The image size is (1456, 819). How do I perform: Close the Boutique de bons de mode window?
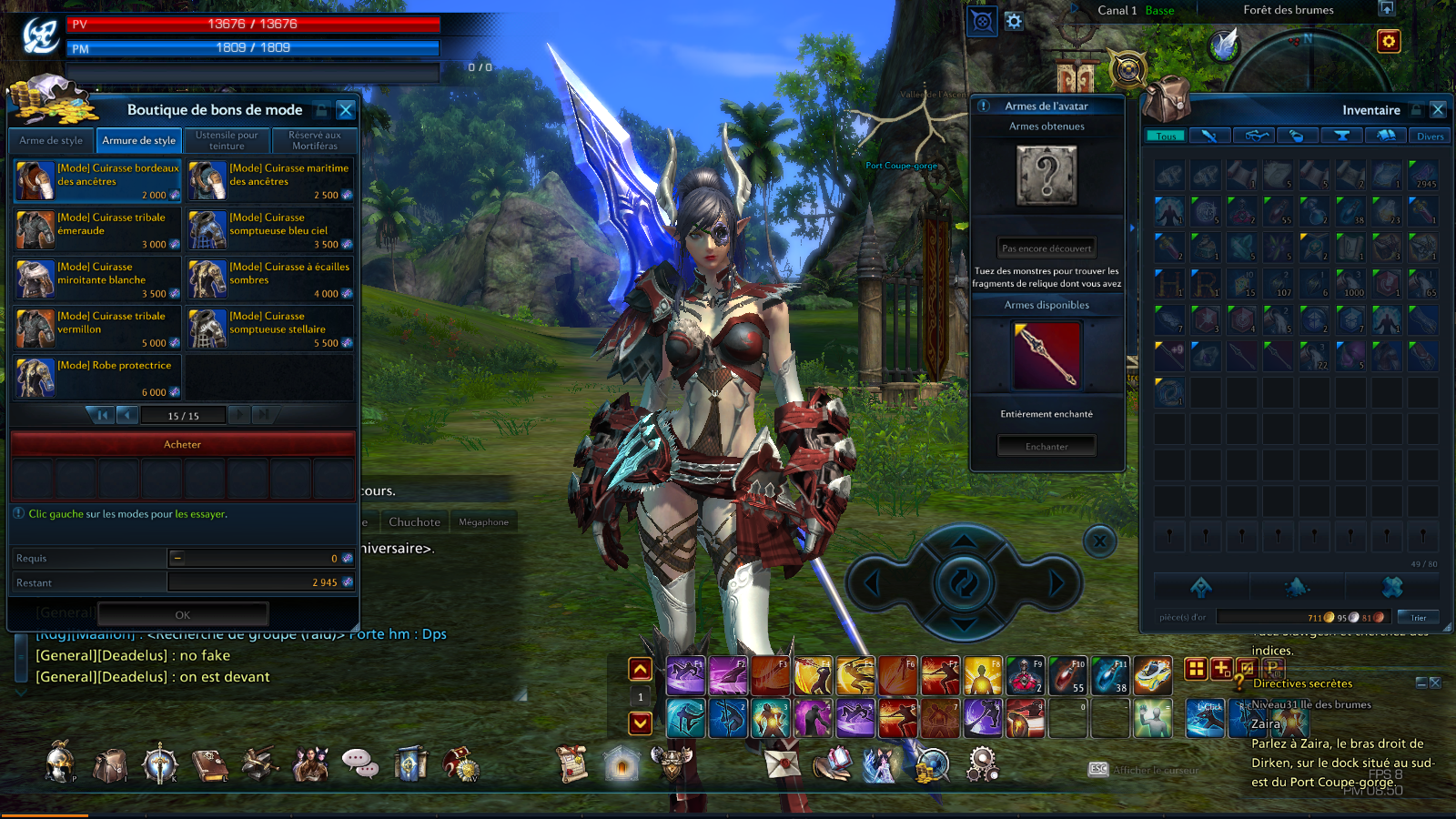coord(345,110)
